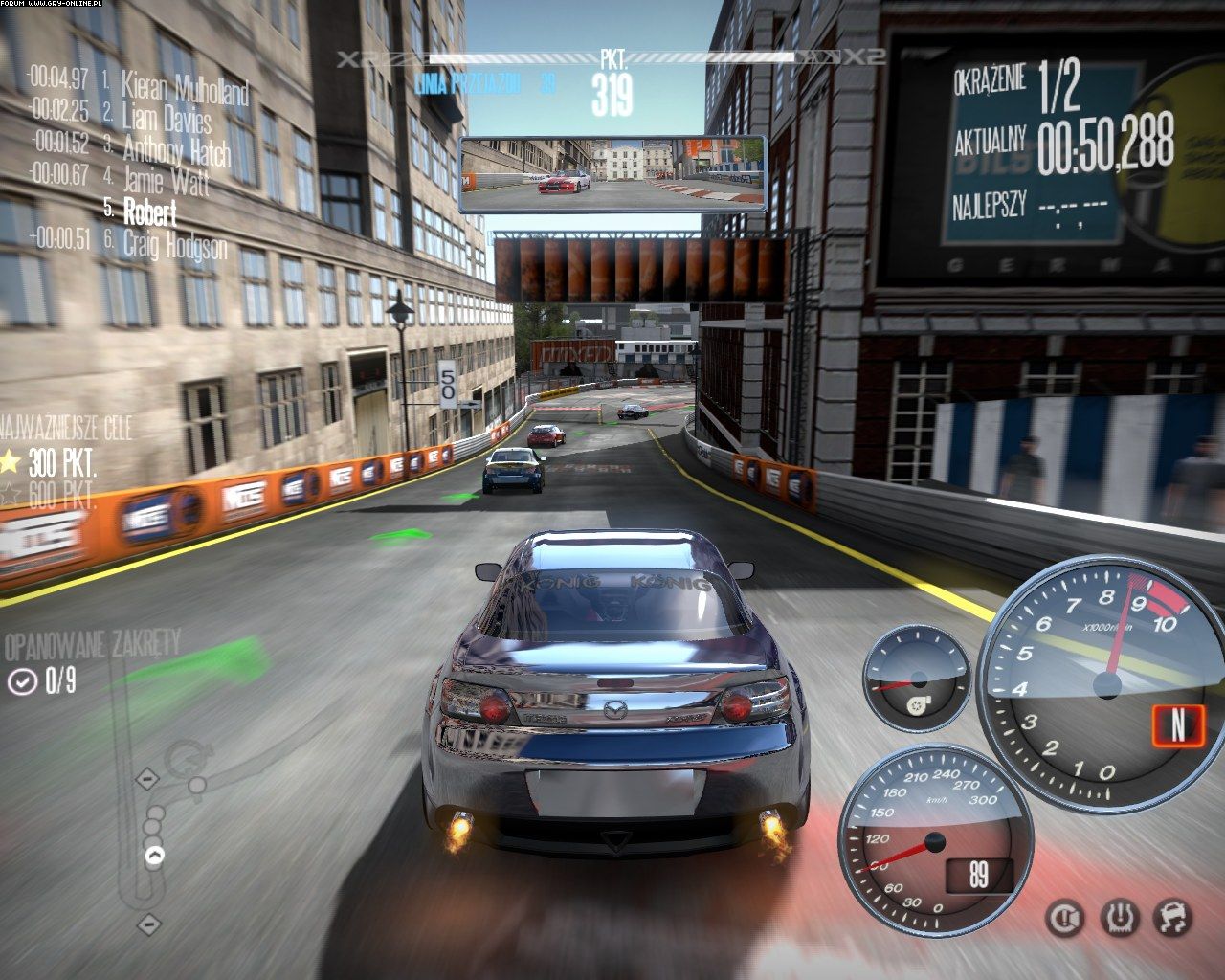This screenshot has height=980, width=1225.
Task: Select the 600 PKT. star objective
Action: point(10,495)
